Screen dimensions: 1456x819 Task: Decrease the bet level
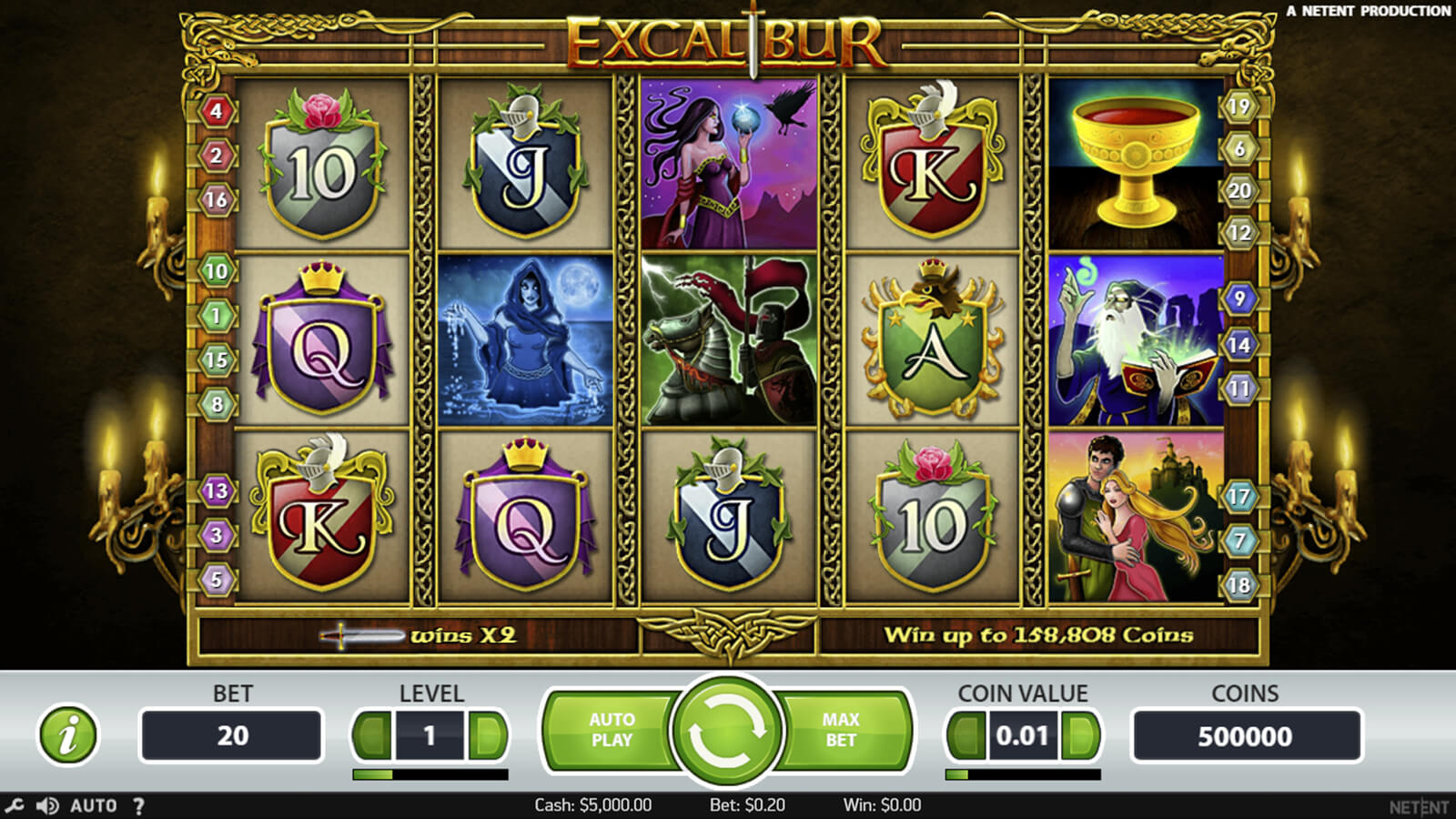pos(372,735)
